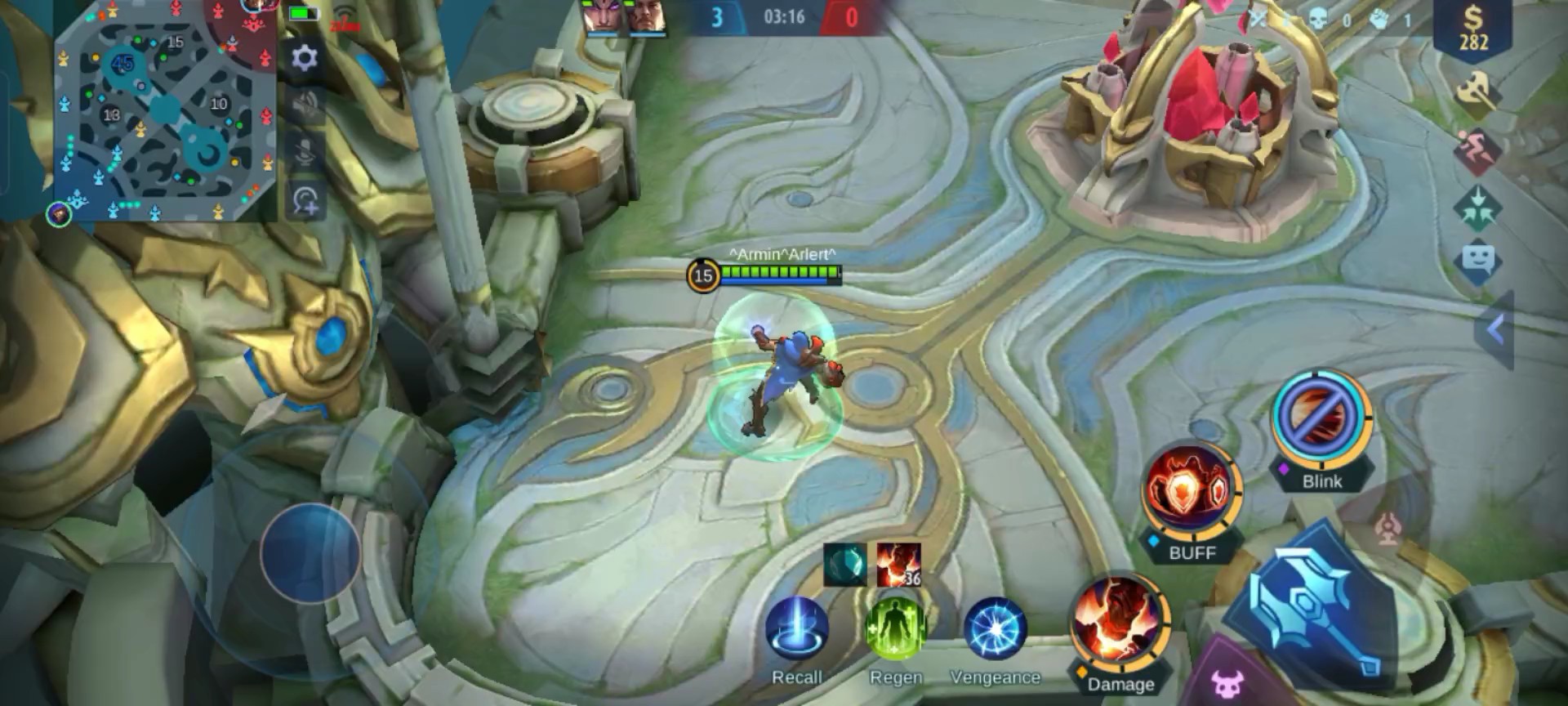
Task: Expand the side panel arrow
Action: (1495, 330)
